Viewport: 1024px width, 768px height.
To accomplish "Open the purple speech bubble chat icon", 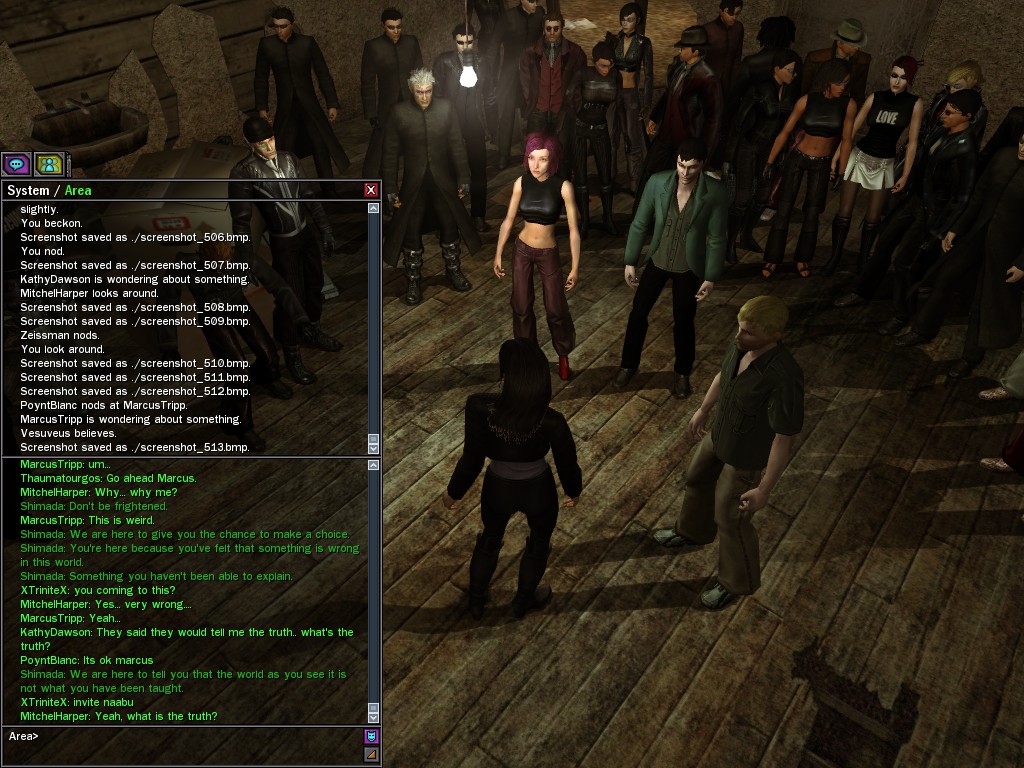I will point(16,164).
